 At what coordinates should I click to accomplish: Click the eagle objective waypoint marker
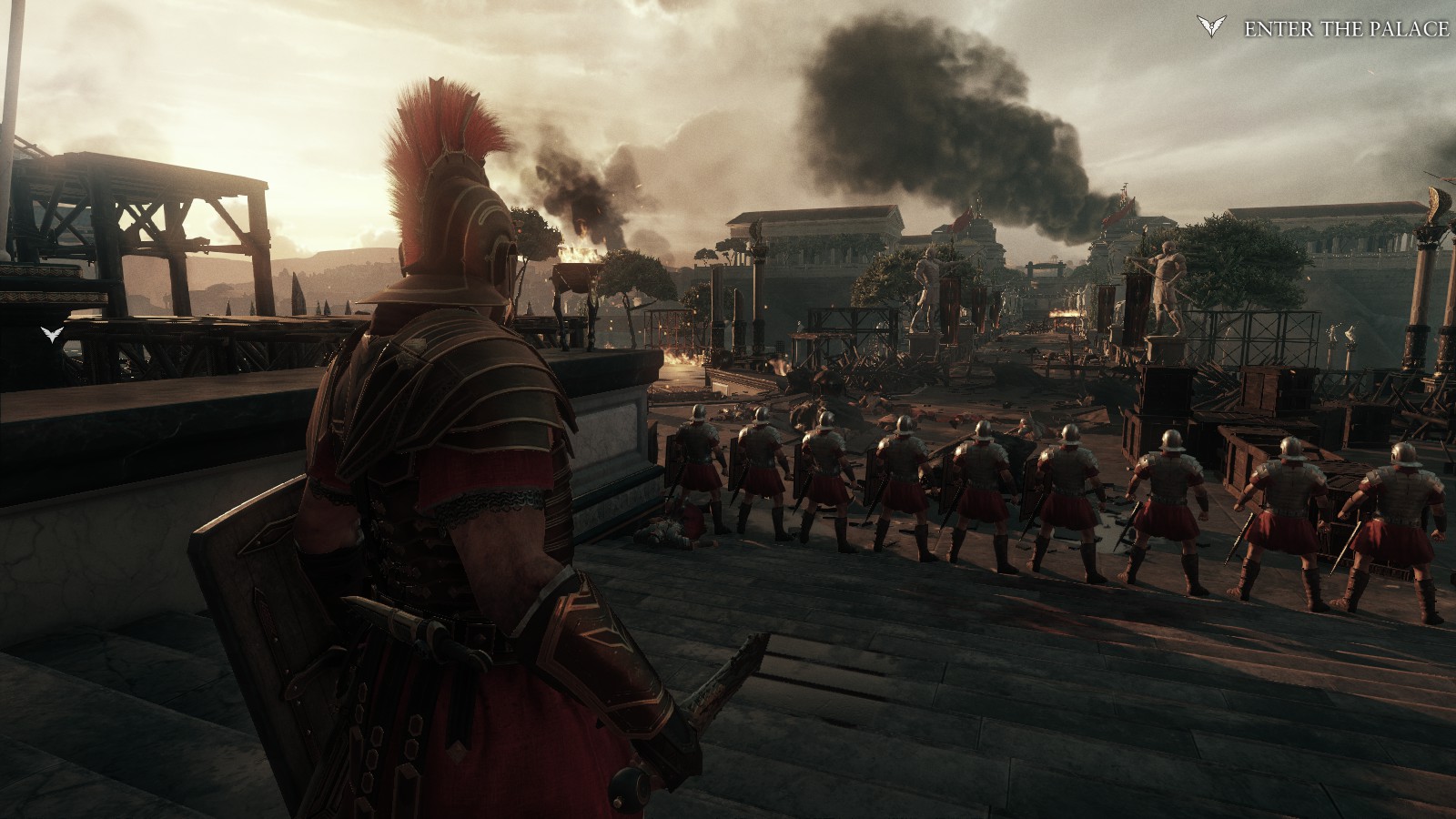click(x=54, y=335)
